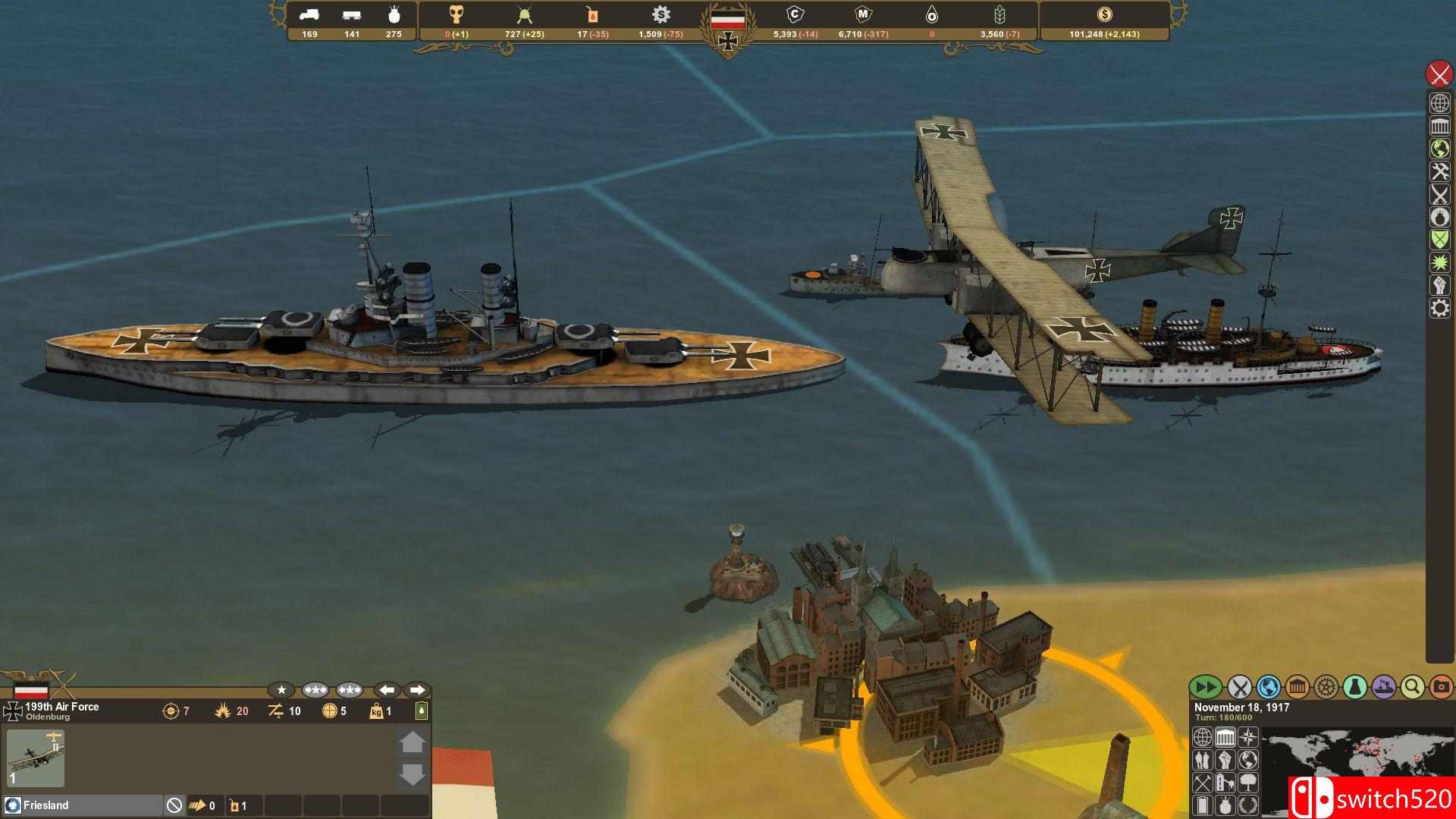Toggle the green shield sidebar filter

pyautogui.click(x=1439, y=240)
